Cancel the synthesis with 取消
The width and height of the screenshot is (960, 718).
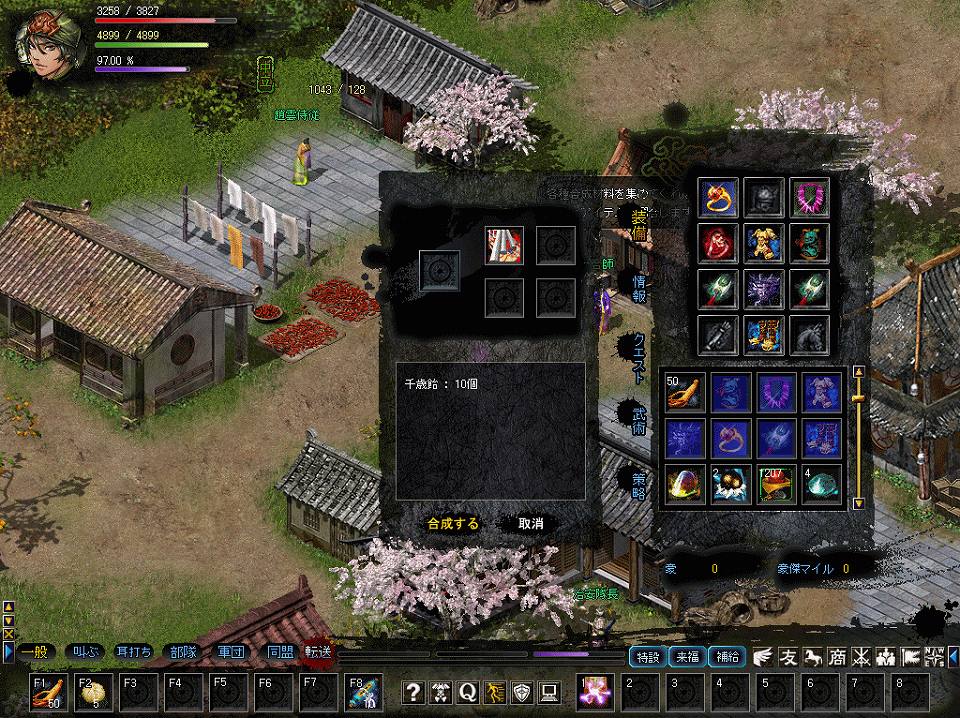tap(531, 523)
